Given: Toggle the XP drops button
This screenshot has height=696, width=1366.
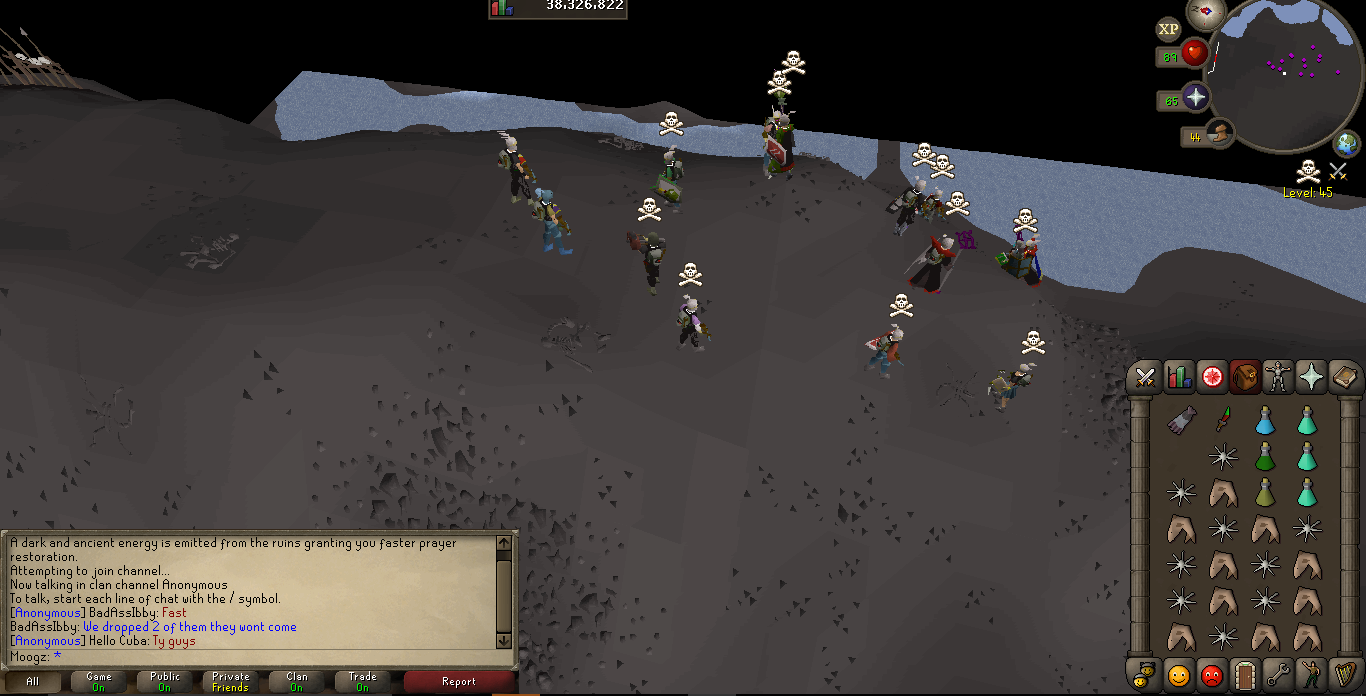Looking at the screenshot, I should point(1167,29).
